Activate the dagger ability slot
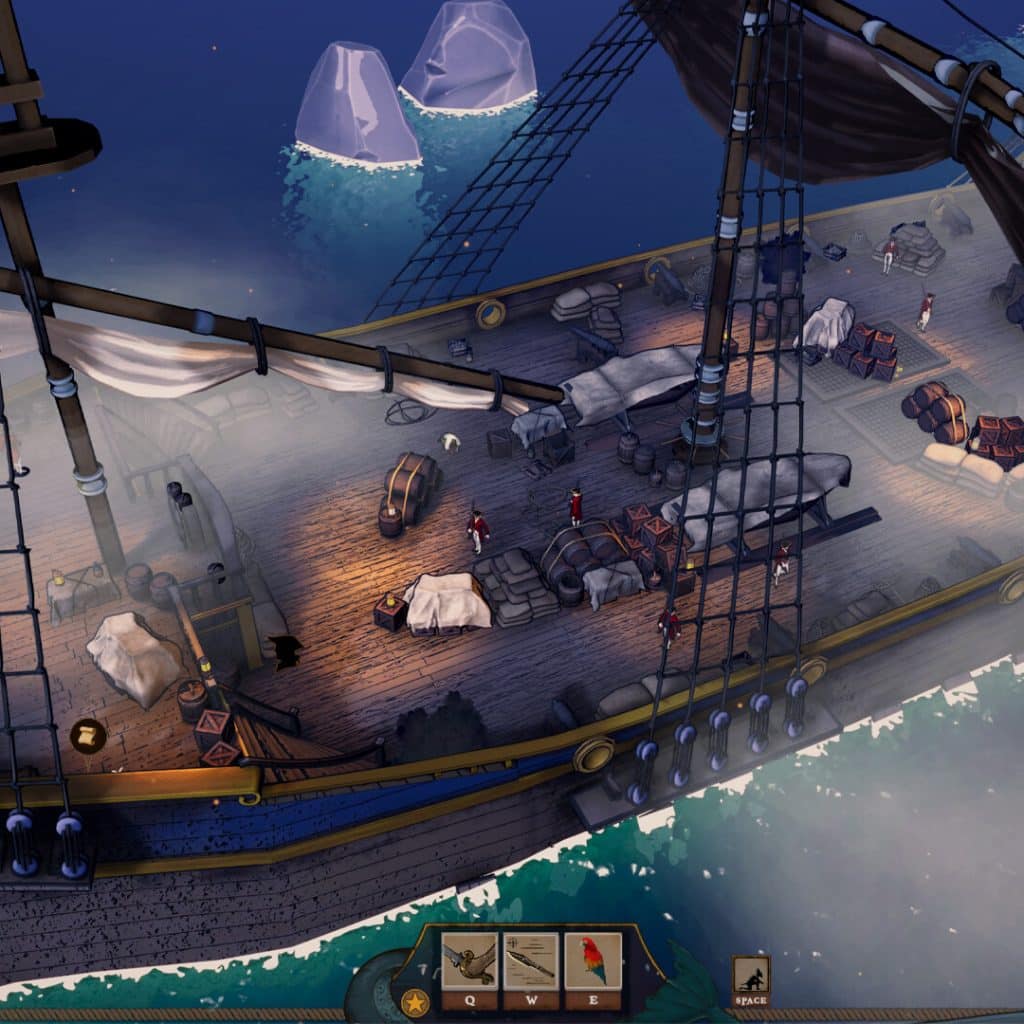 [531, 962]
